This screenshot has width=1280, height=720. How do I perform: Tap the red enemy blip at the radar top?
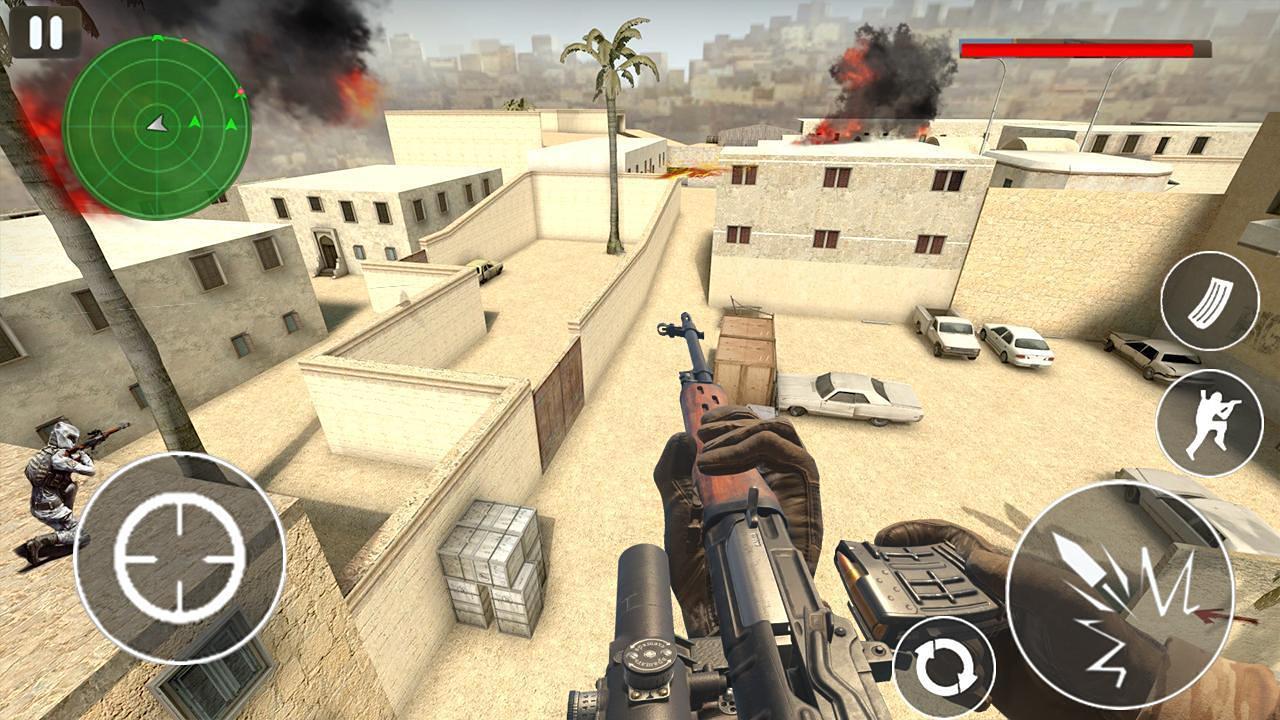184,39
